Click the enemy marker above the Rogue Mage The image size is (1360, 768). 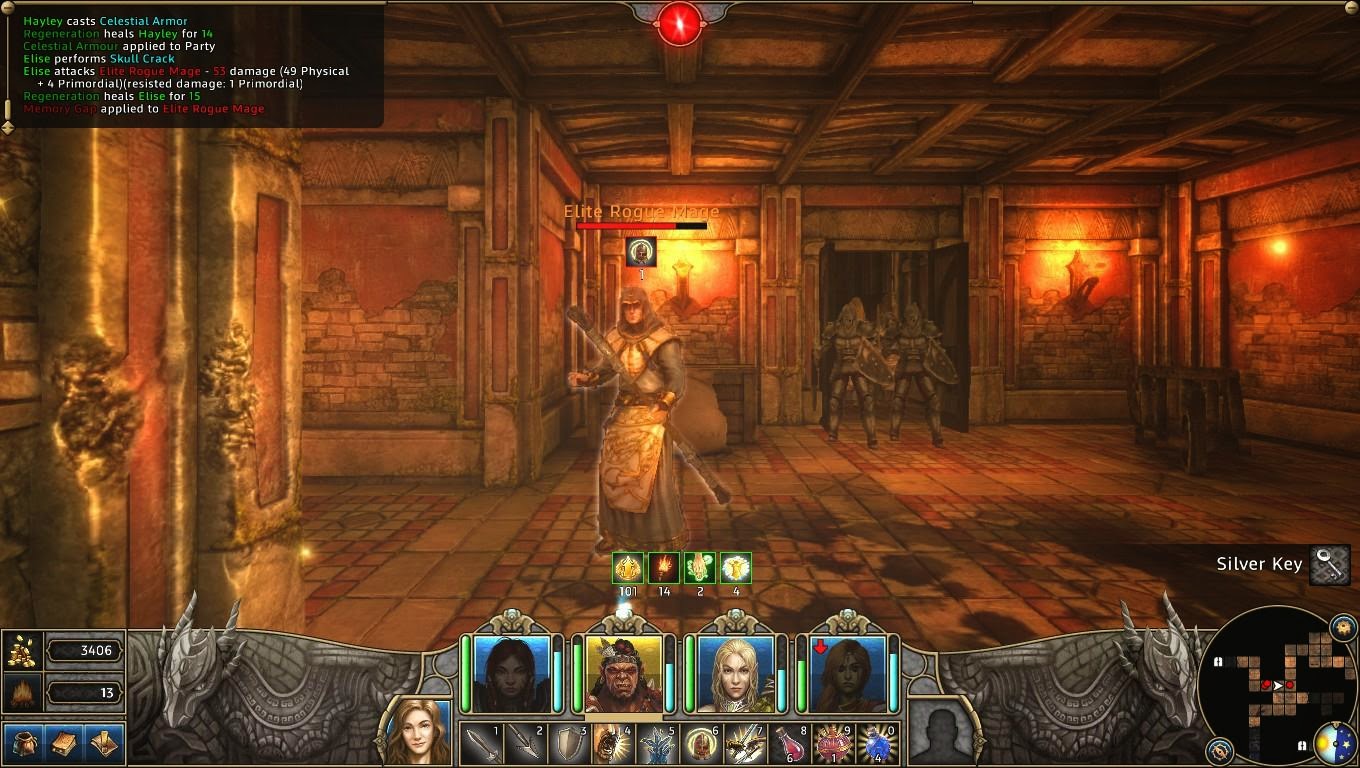640,252
